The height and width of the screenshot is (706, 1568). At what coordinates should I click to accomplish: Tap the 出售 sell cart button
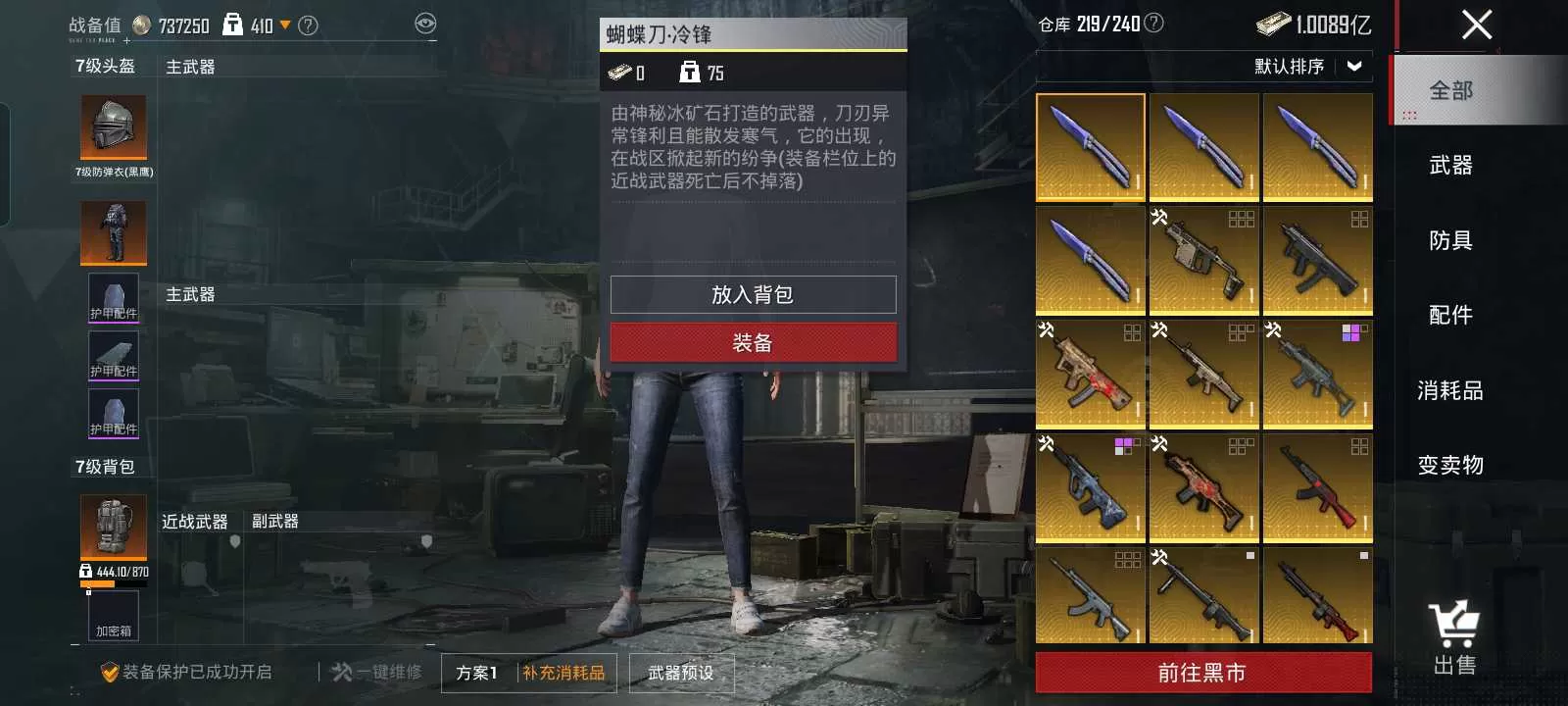[1454, 638]
